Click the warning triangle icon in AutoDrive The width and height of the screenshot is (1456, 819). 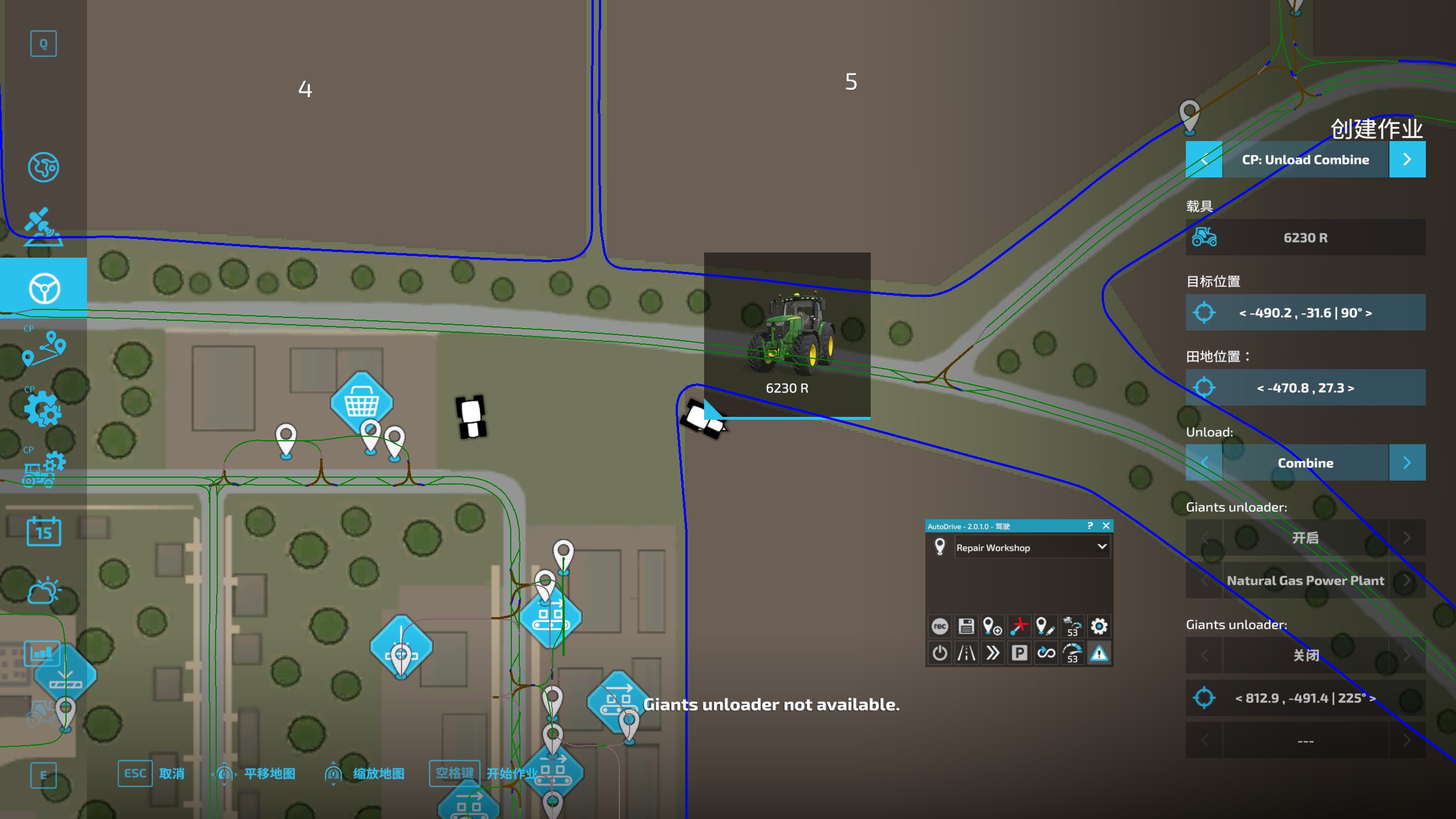(x=1099, y=653)
